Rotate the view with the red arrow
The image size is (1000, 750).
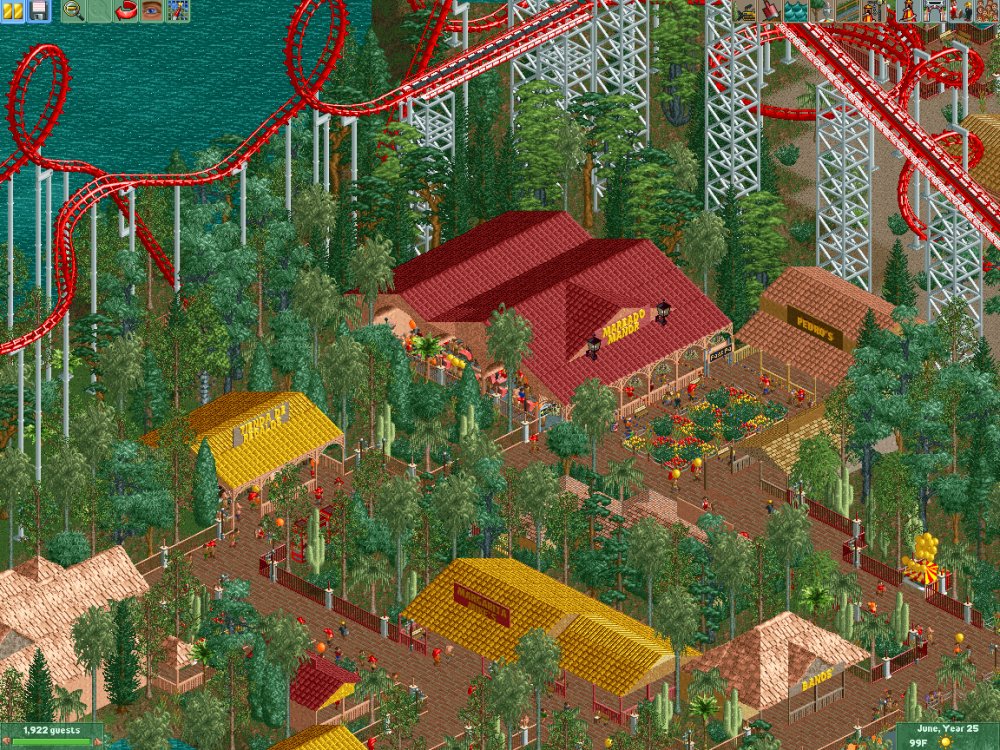[x=127, y=11]
